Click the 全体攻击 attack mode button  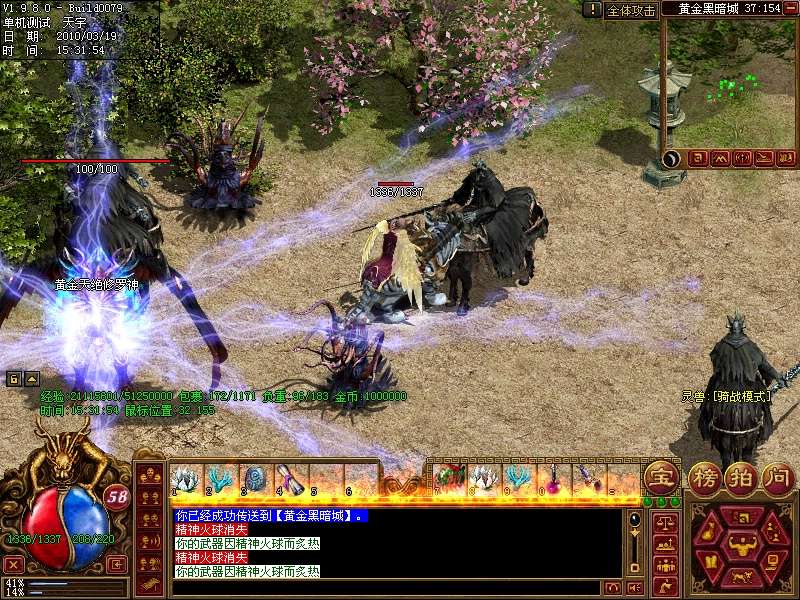pyautogui.click(x=632, y=10)
